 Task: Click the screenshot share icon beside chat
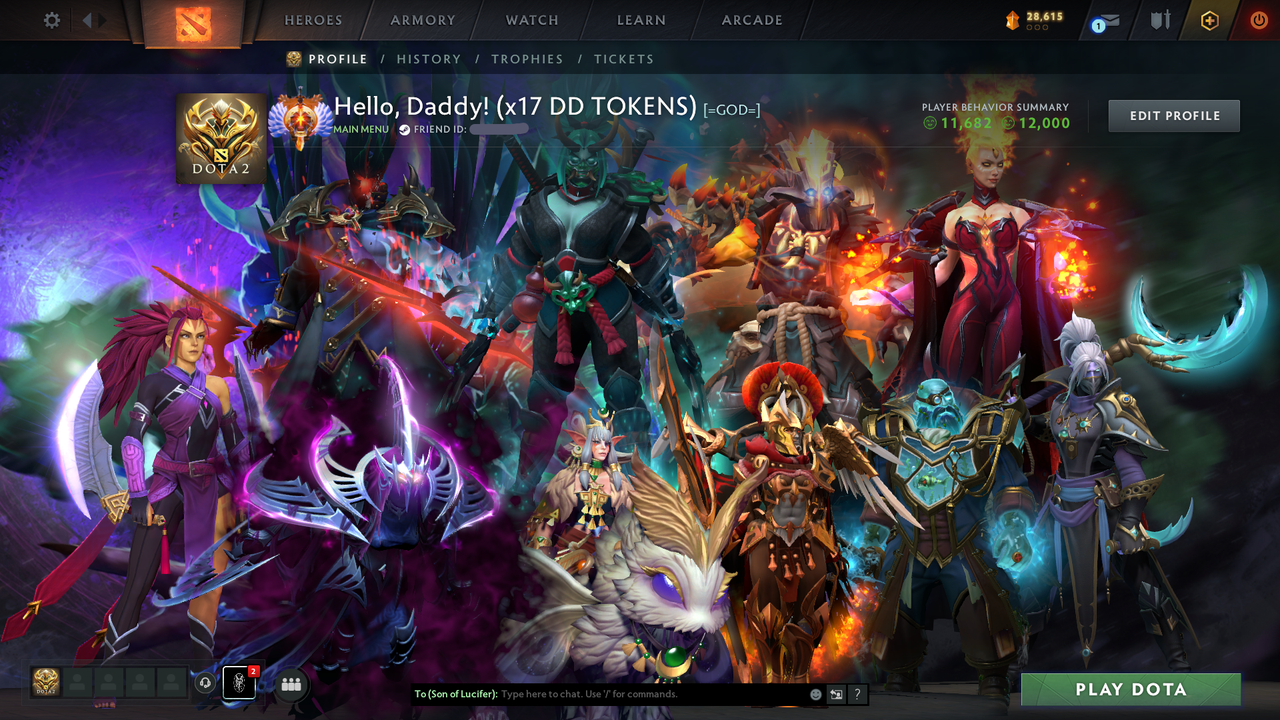[x=836, y=694]
